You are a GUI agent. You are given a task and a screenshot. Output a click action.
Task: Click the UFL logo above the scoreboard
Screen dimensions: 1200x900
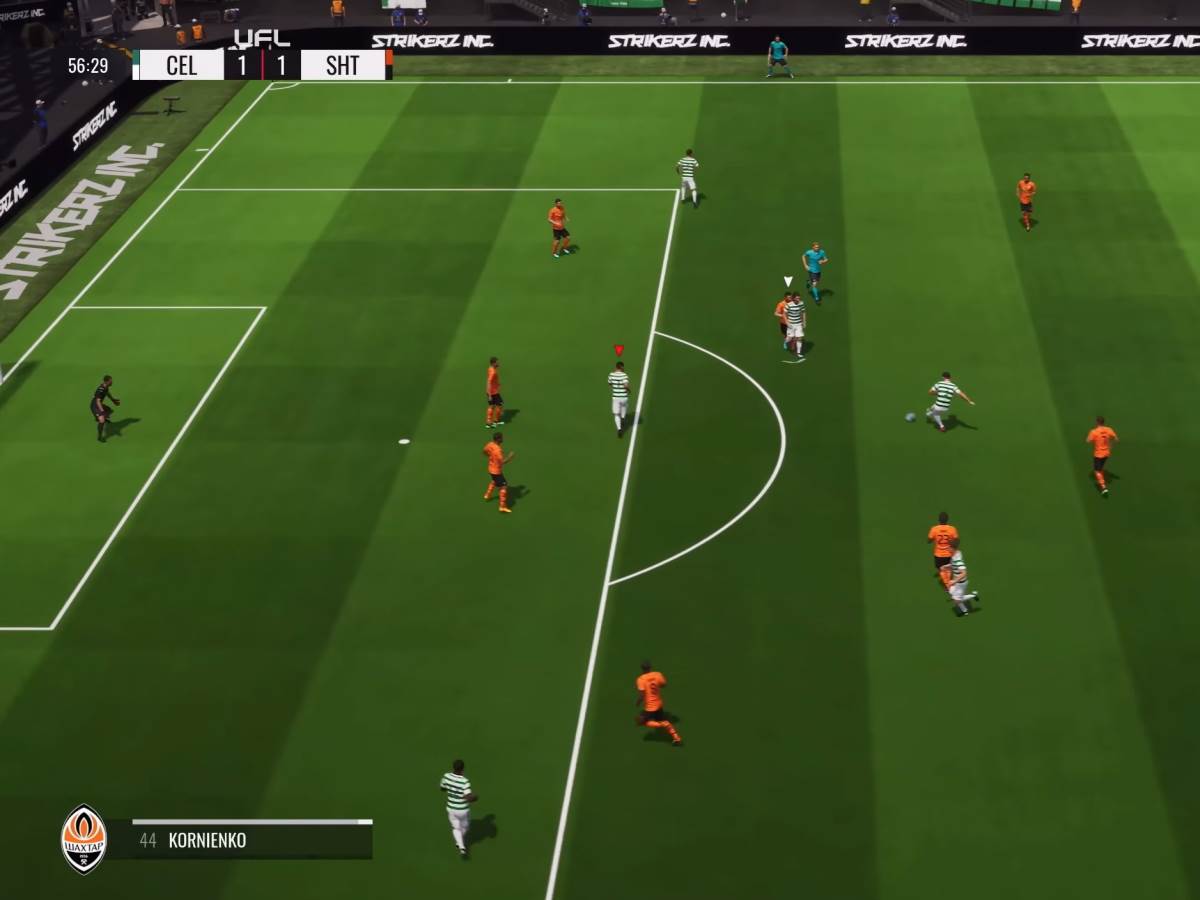(x=261, y=39)
